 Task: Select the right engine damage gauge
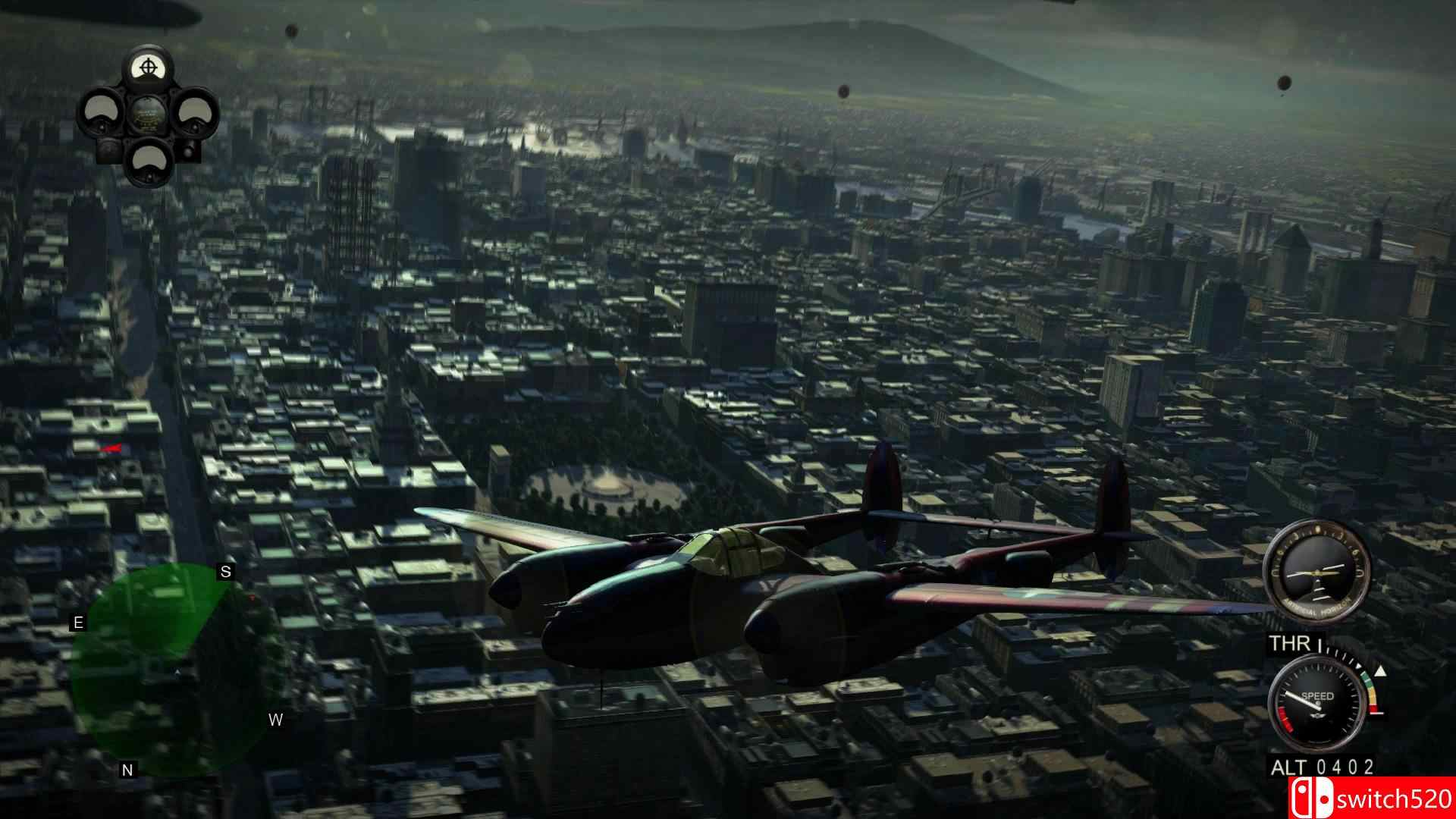pyautogui.click(x=197, y=111)
